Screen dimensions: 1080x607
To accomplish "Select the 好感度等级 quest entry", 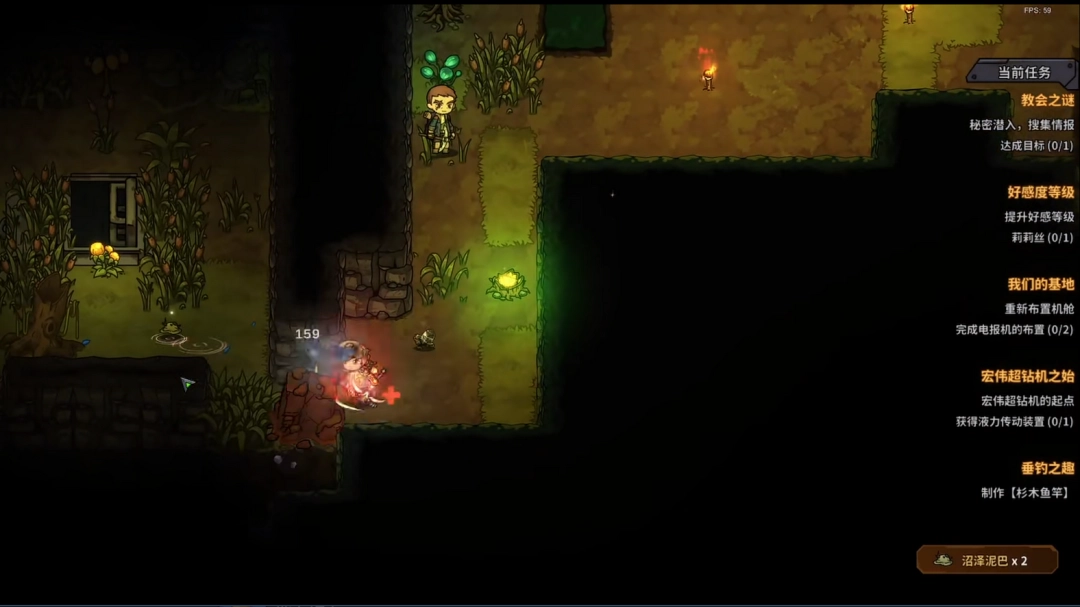I will 1040,192.
